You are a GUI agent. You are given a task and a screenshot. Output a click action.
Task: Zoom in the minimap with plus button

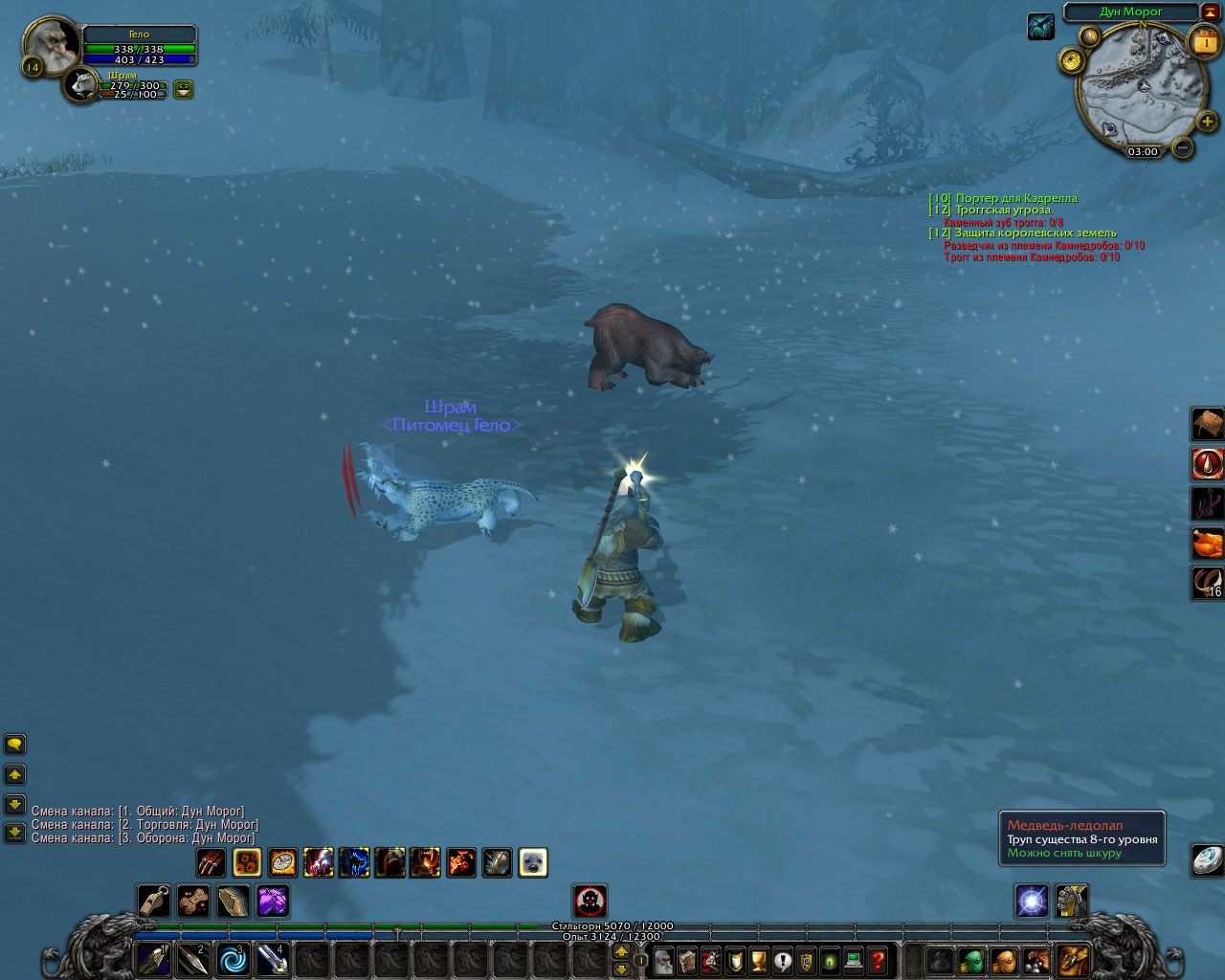point(1207,122)
